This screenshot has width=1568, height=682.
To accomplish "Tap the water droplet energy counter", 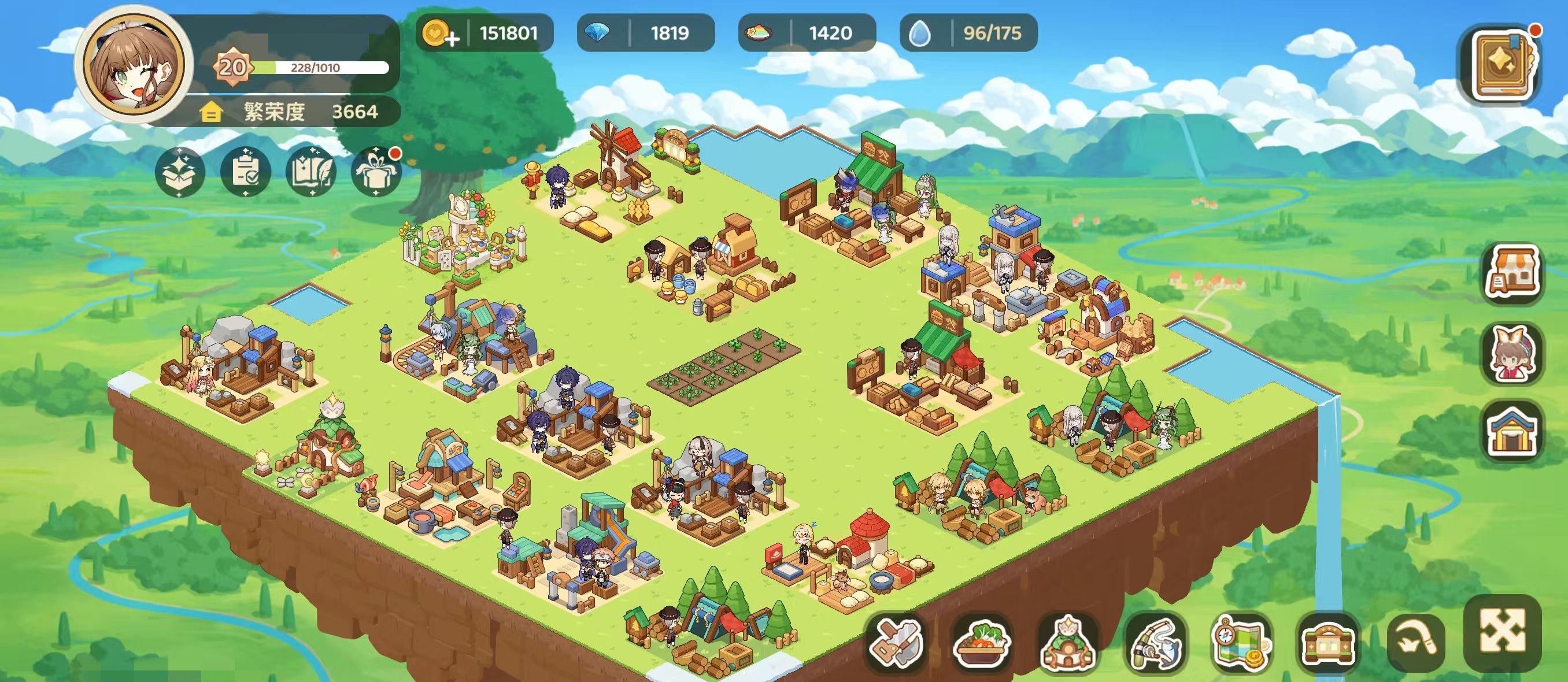I will tap(968, 33).
